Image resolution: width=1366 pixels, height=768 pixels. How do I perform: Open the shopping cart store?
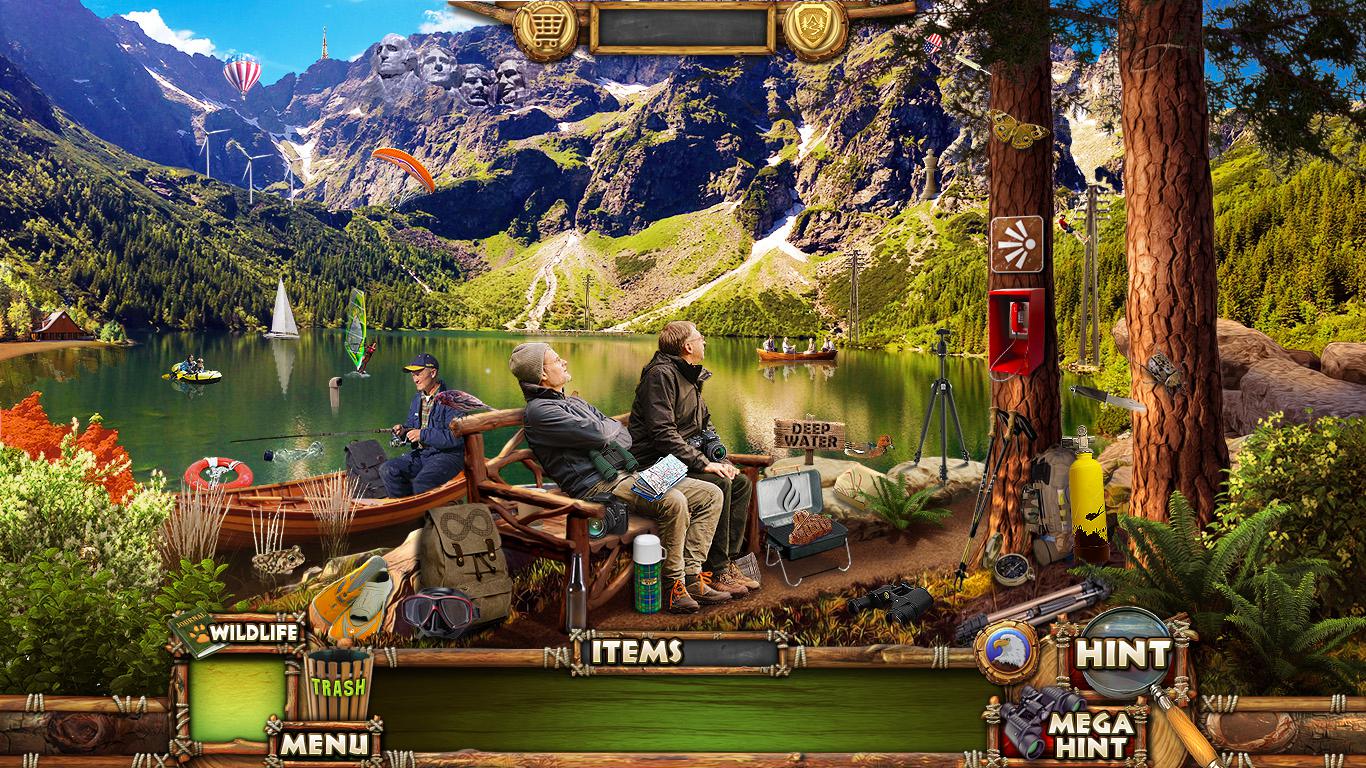pyautogui.click(x=546, y=29)
